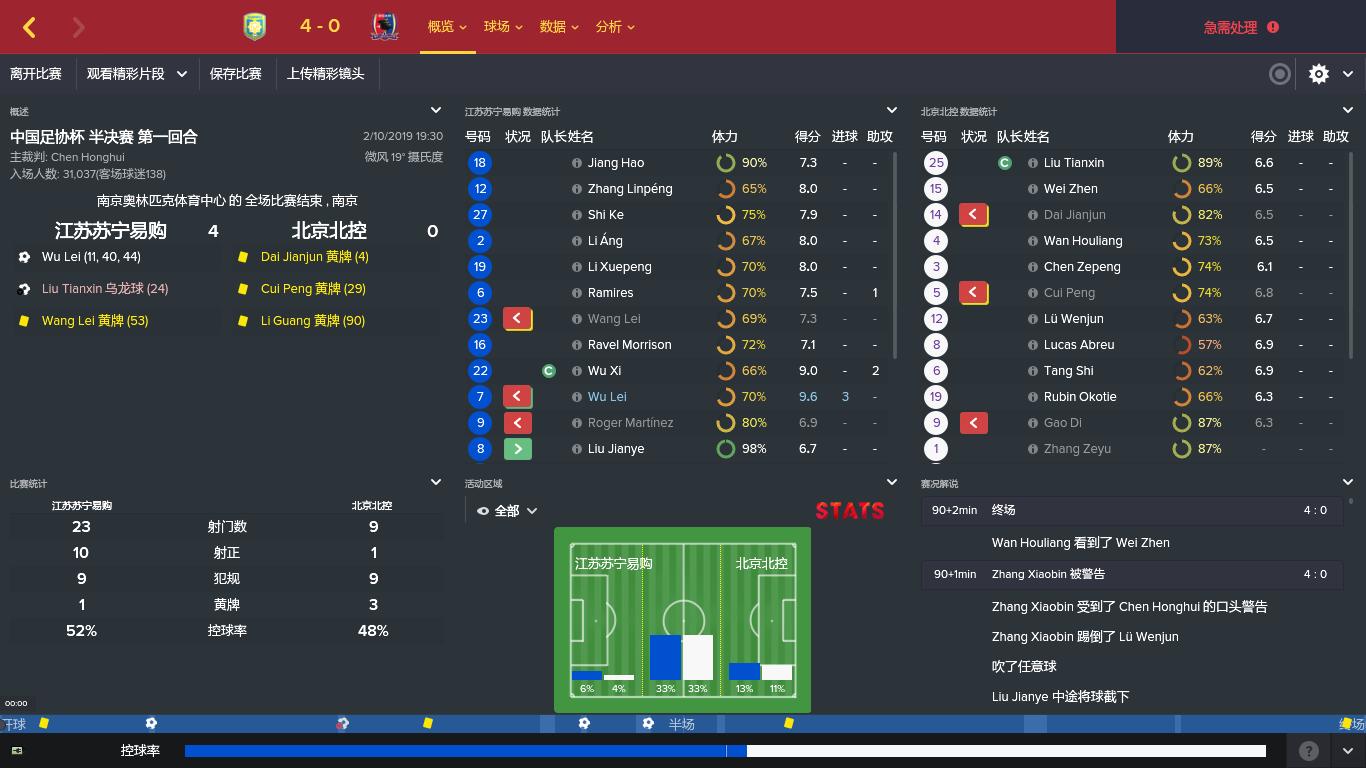
Task: Switch to the 分析 tab
Action: [x=611, y=27]
